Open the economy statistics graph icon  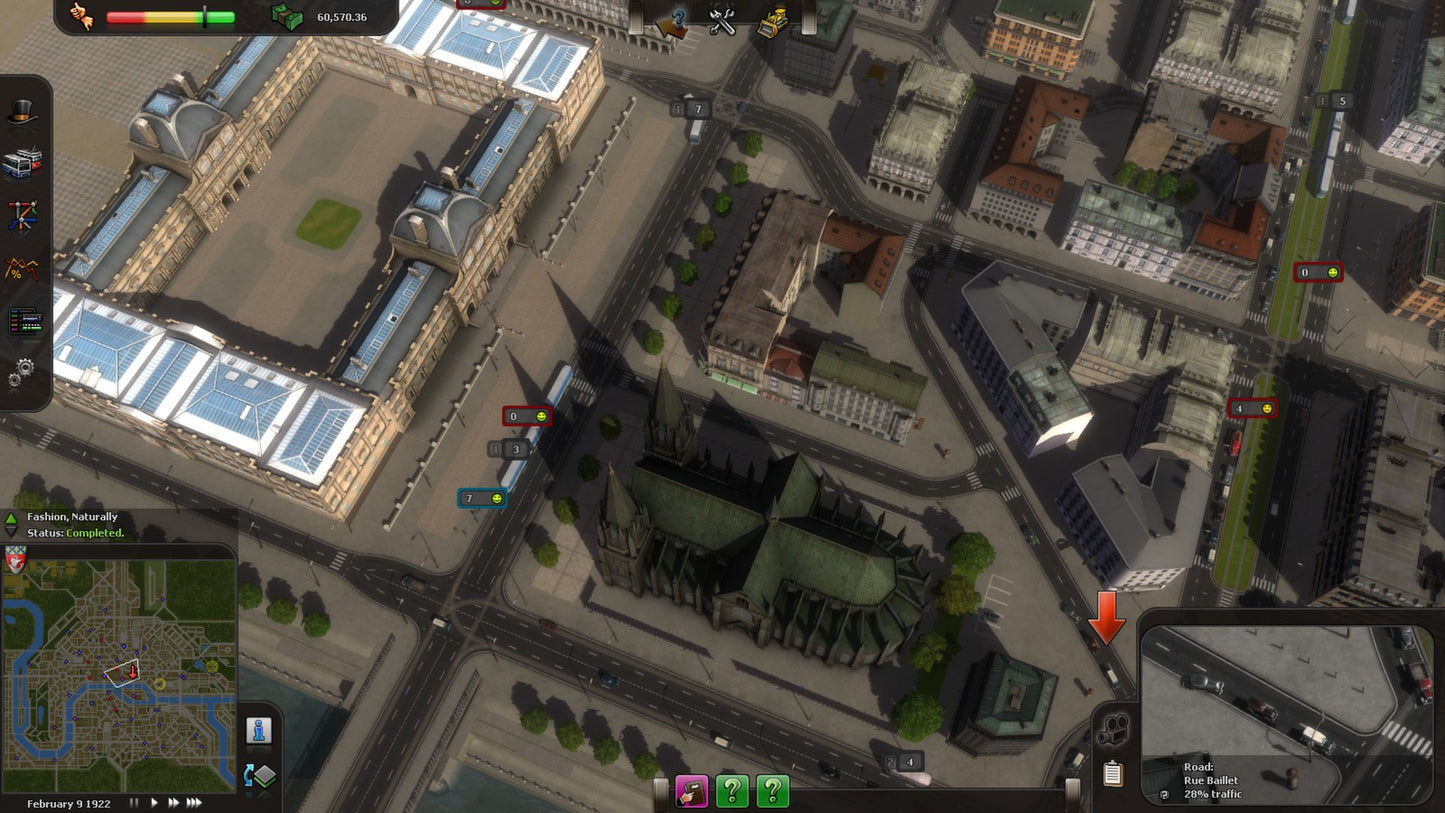pyautogui.click(x=24, y=268)
